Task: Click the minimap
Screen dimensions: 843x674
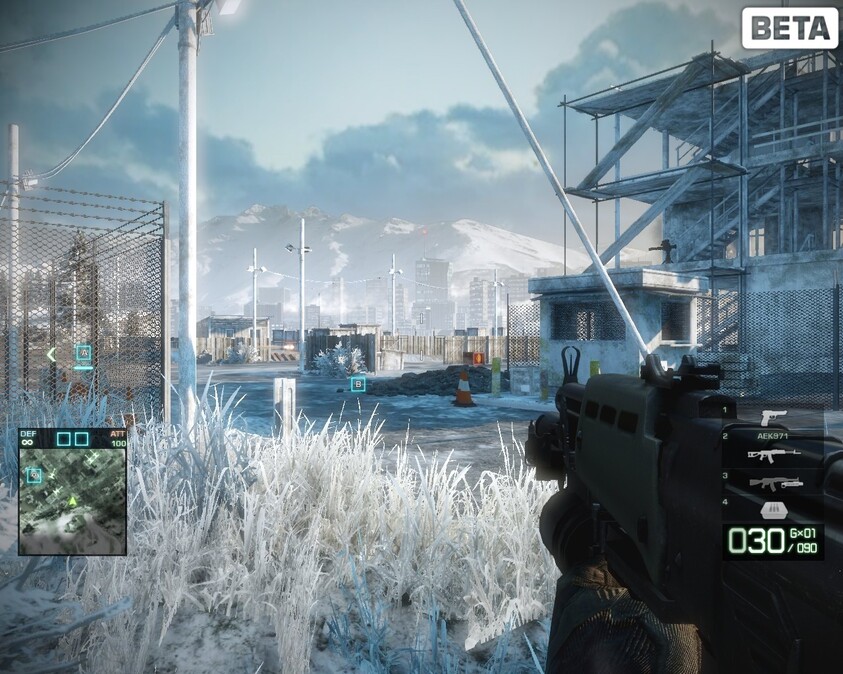Action: pos(72,500)
